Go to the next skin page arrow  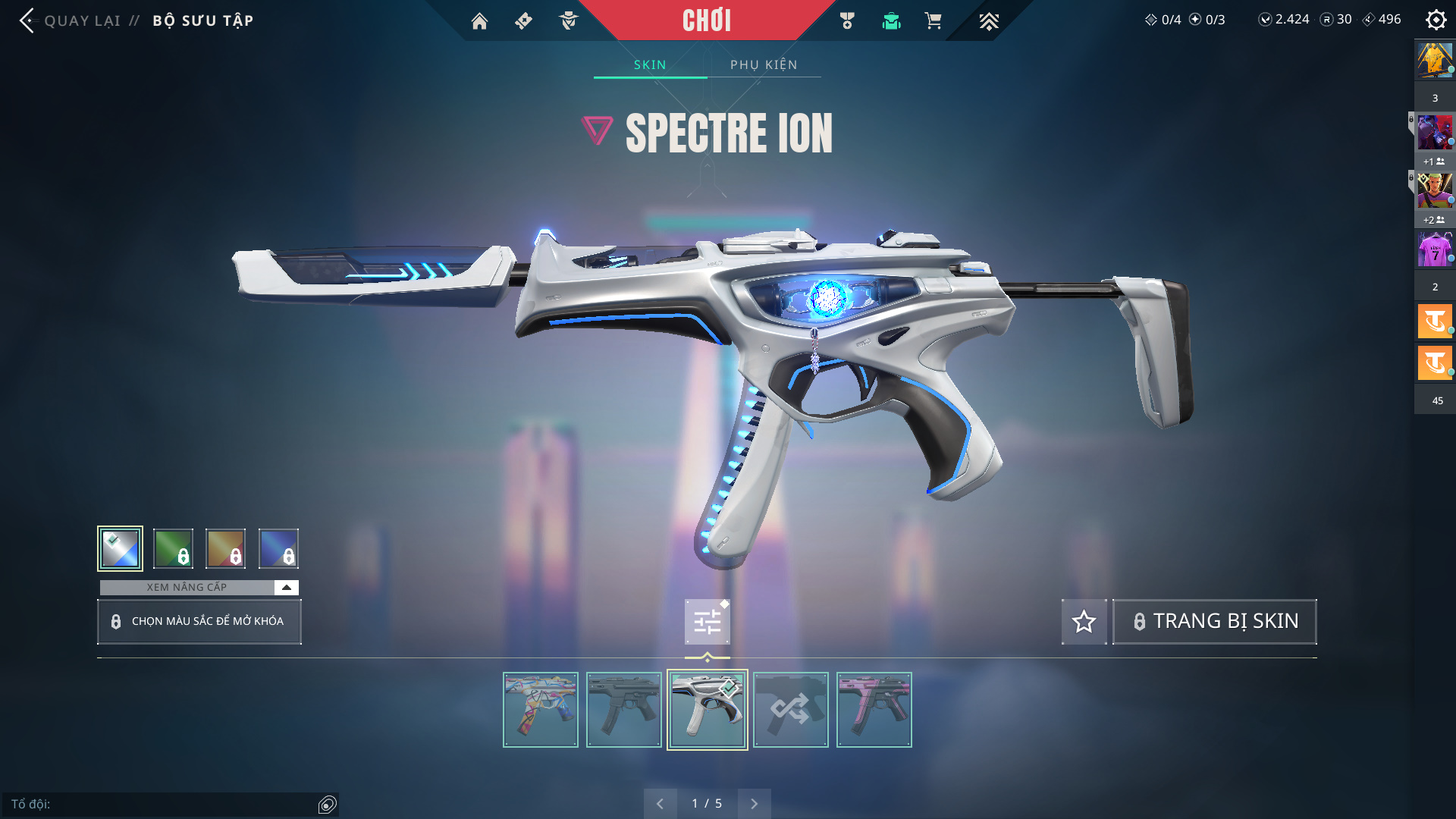click(754, 804)
